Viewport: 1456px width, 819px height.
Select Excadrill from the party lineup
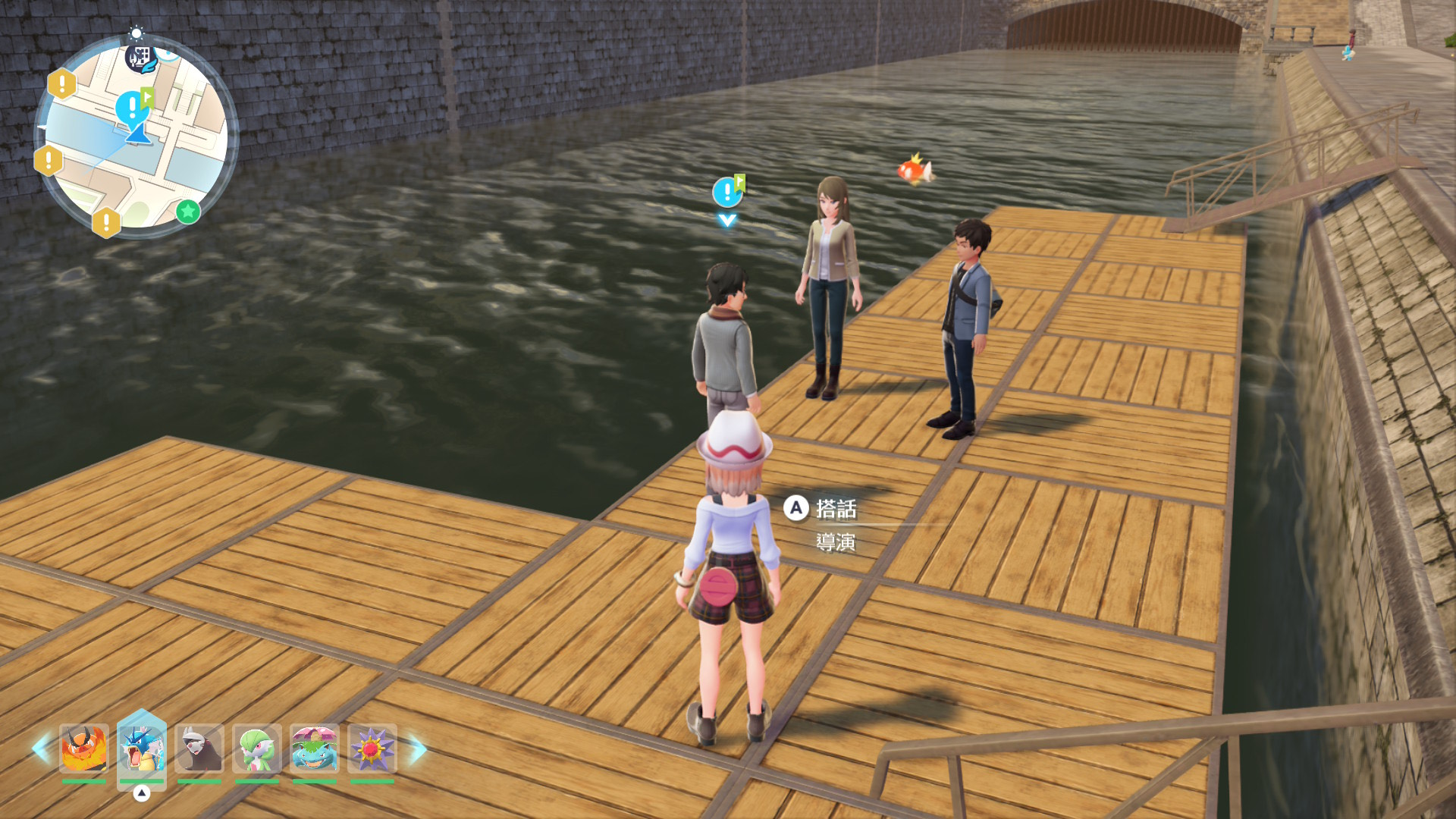(x=199, y=748)
